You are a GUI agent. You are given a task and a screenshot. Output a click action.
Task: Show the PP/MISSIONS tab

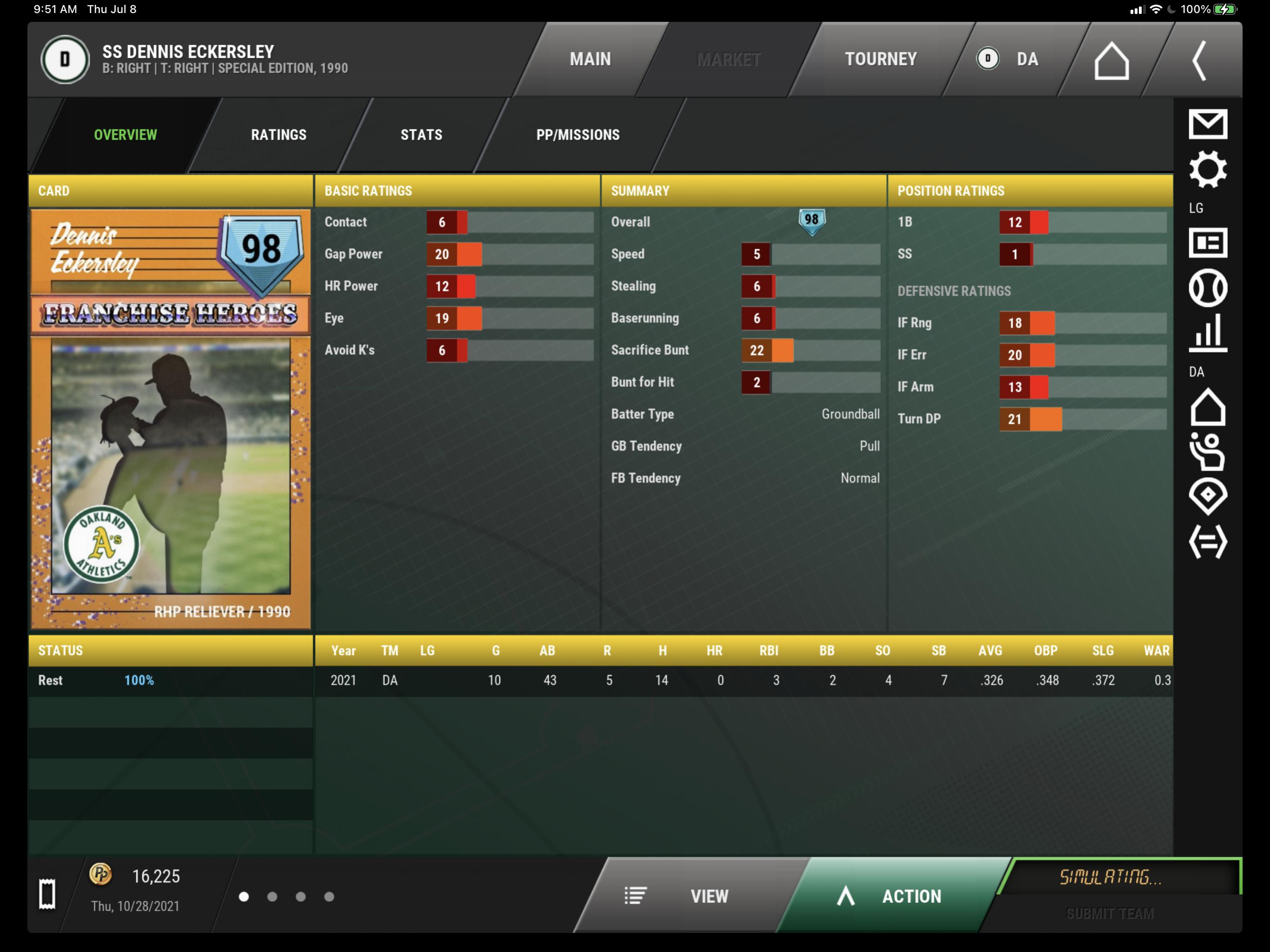tap(578, 135)
